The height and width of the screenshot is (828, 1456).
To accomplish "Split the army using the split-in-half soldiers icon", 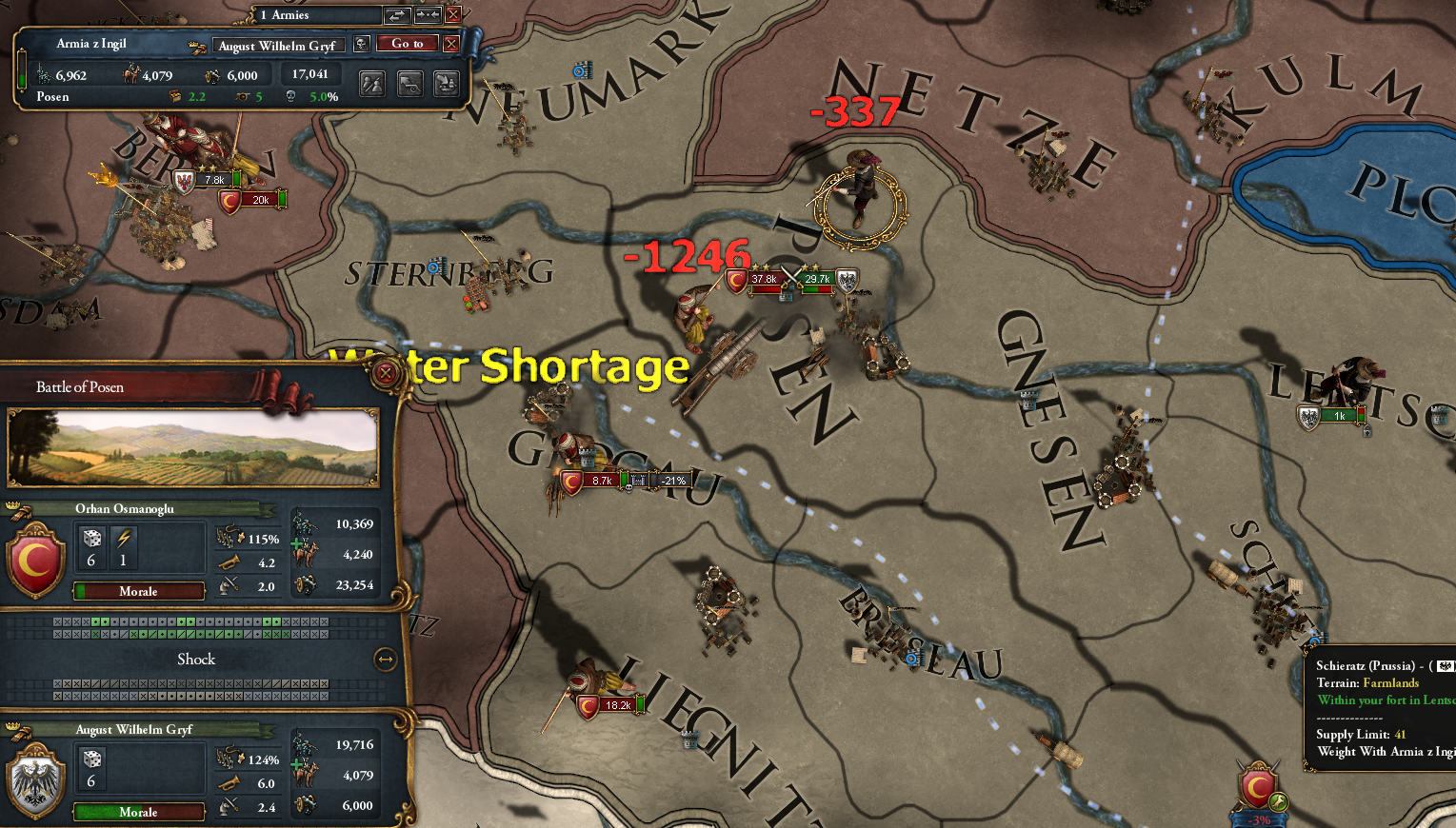I will pos(372,84).
